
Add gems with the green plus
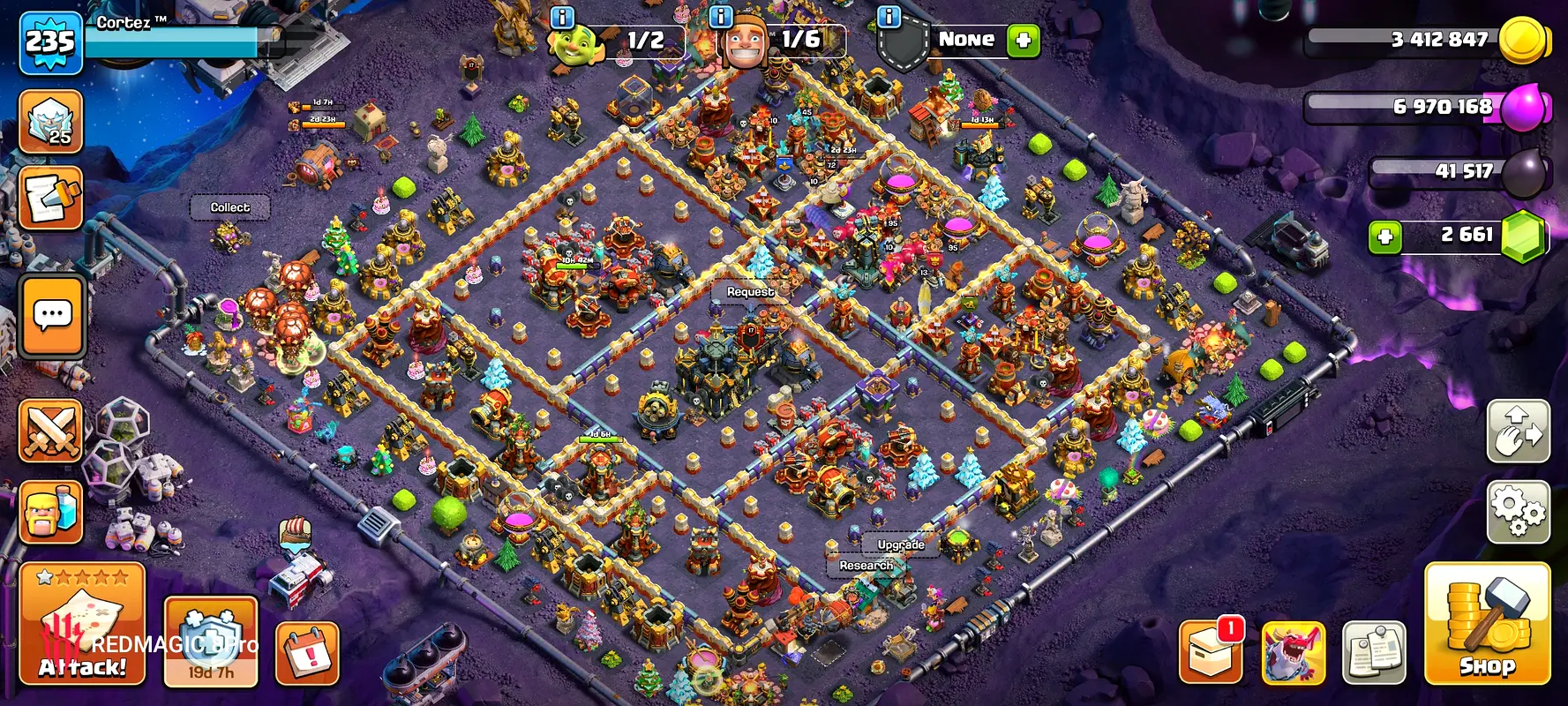point(1385,237)
